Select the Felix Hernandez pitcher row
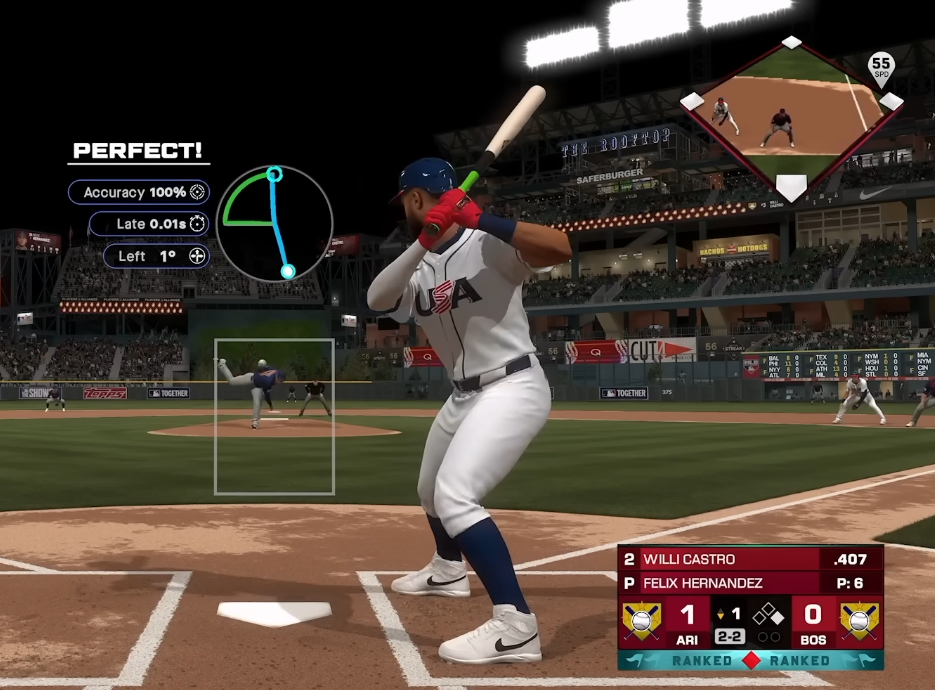Viewport: 935px width, 690px height. point(750,583)
